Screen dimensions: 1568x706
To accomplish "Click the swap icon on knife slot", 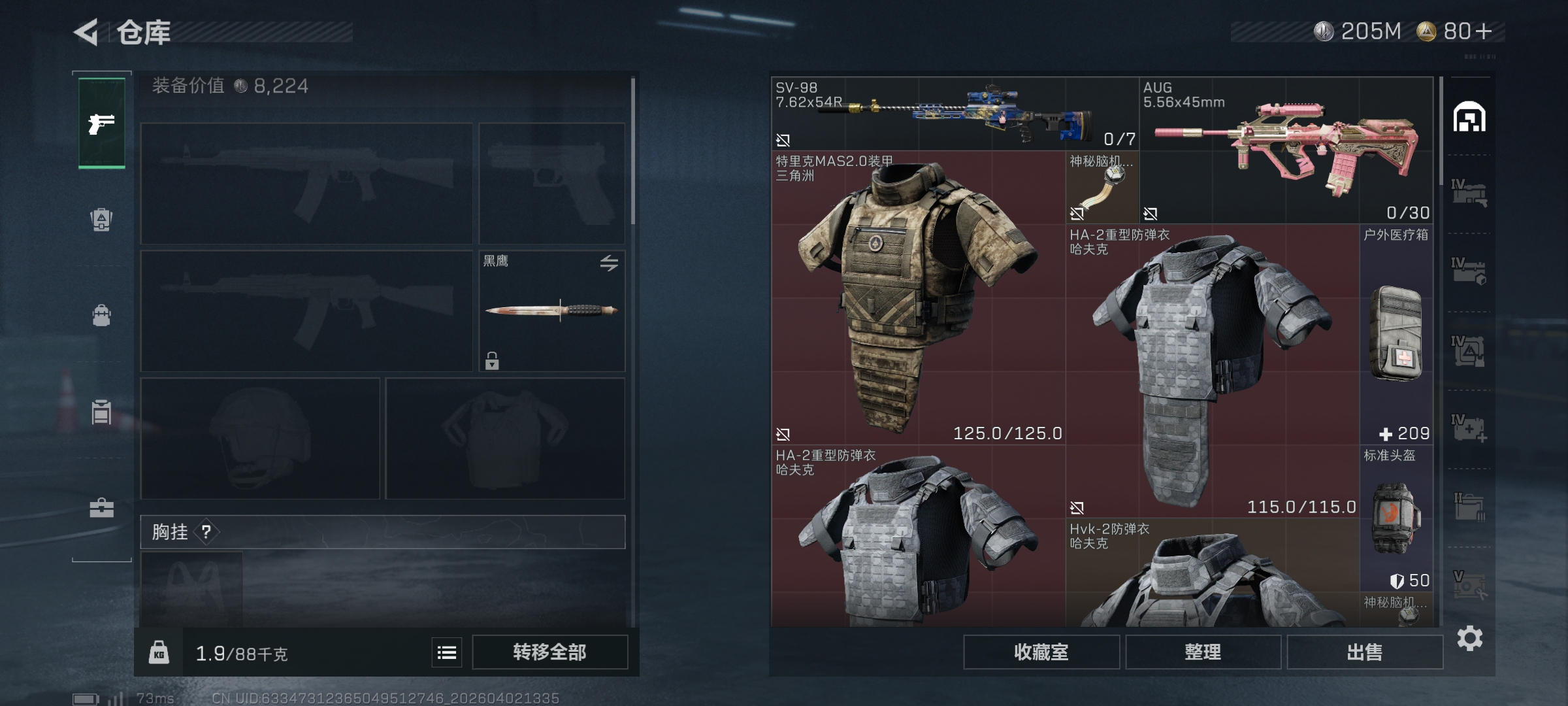I will [609, 263].
